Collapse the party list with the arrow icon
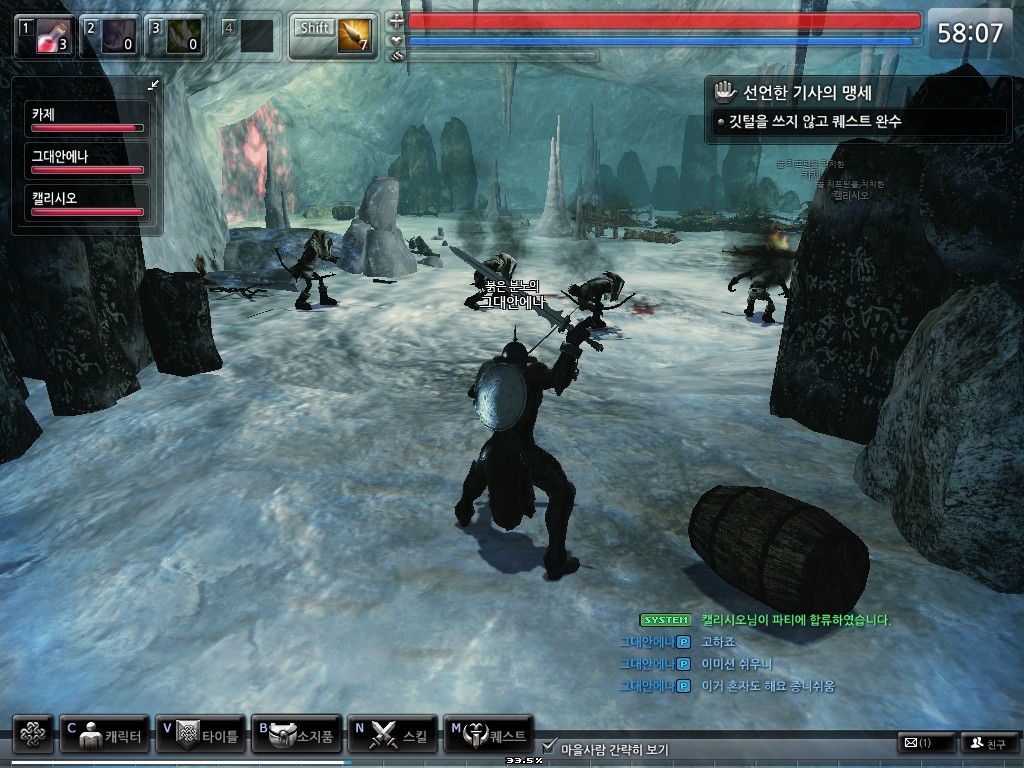This screenshot has width=1024, height=768. coord(153,85)
